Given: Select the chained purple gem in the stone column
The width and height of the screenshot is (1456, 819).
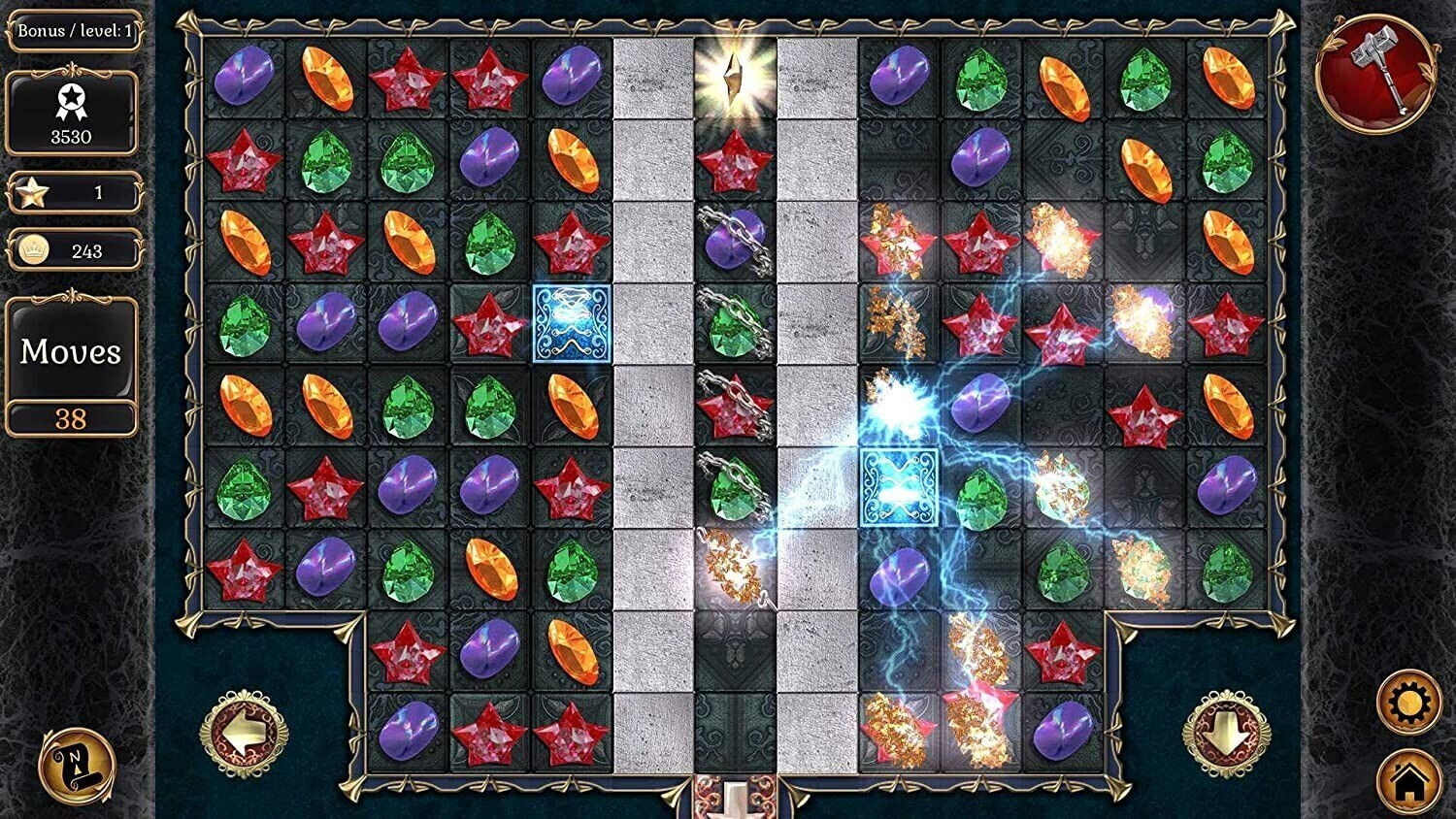Looking at the screenshot, I should point(733,241).
